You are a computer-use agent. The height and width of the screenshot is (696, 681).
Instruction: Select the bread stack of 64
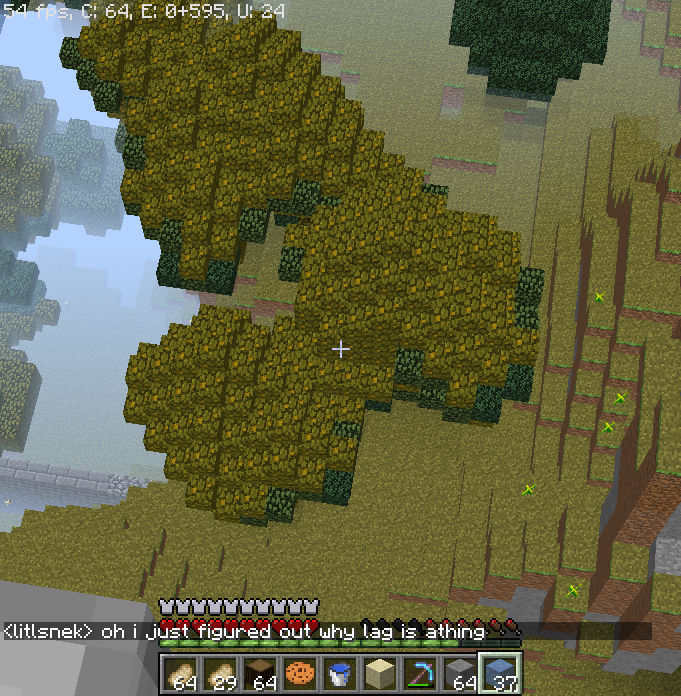tap(181, 674)
